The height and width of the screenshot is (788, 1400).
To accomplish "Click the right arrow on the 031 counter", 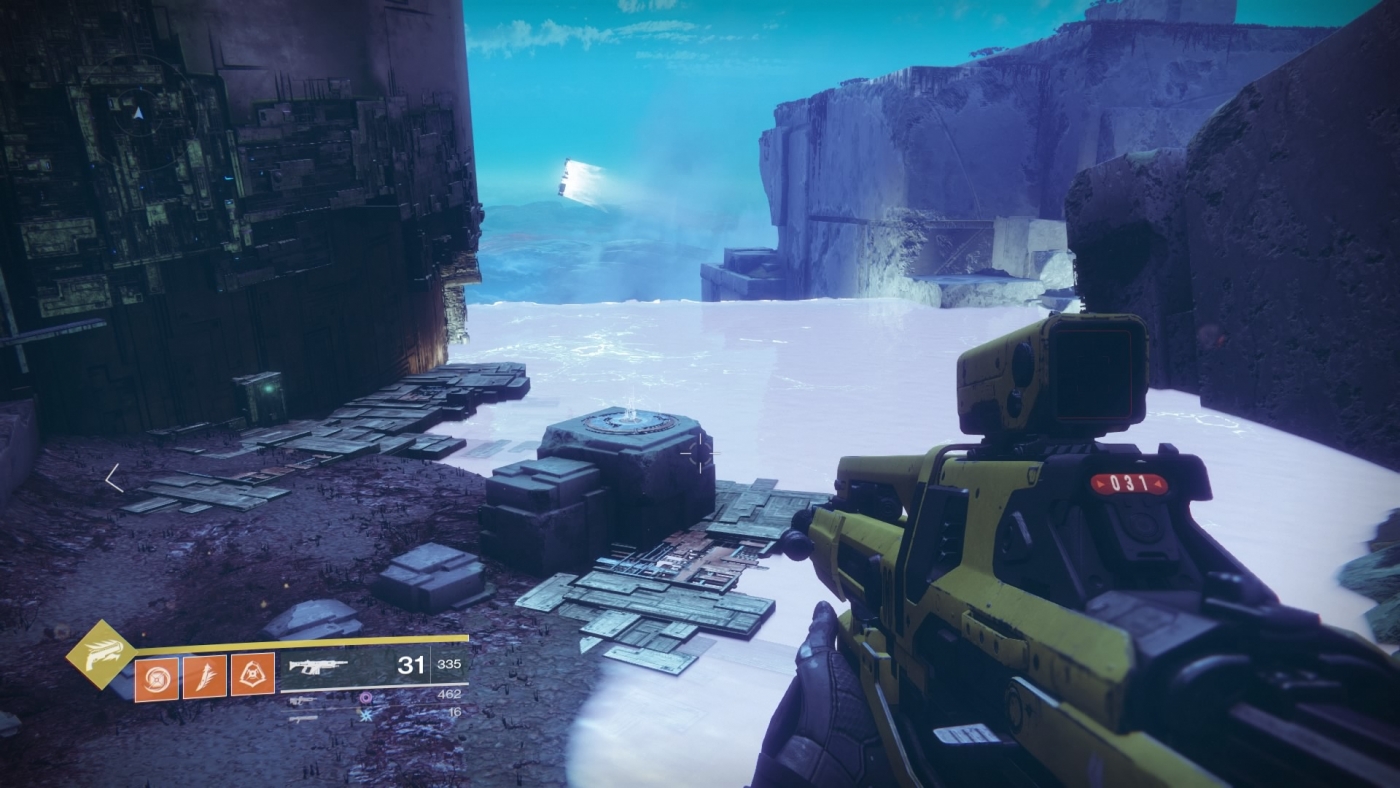I will (x=1158, y=483).
